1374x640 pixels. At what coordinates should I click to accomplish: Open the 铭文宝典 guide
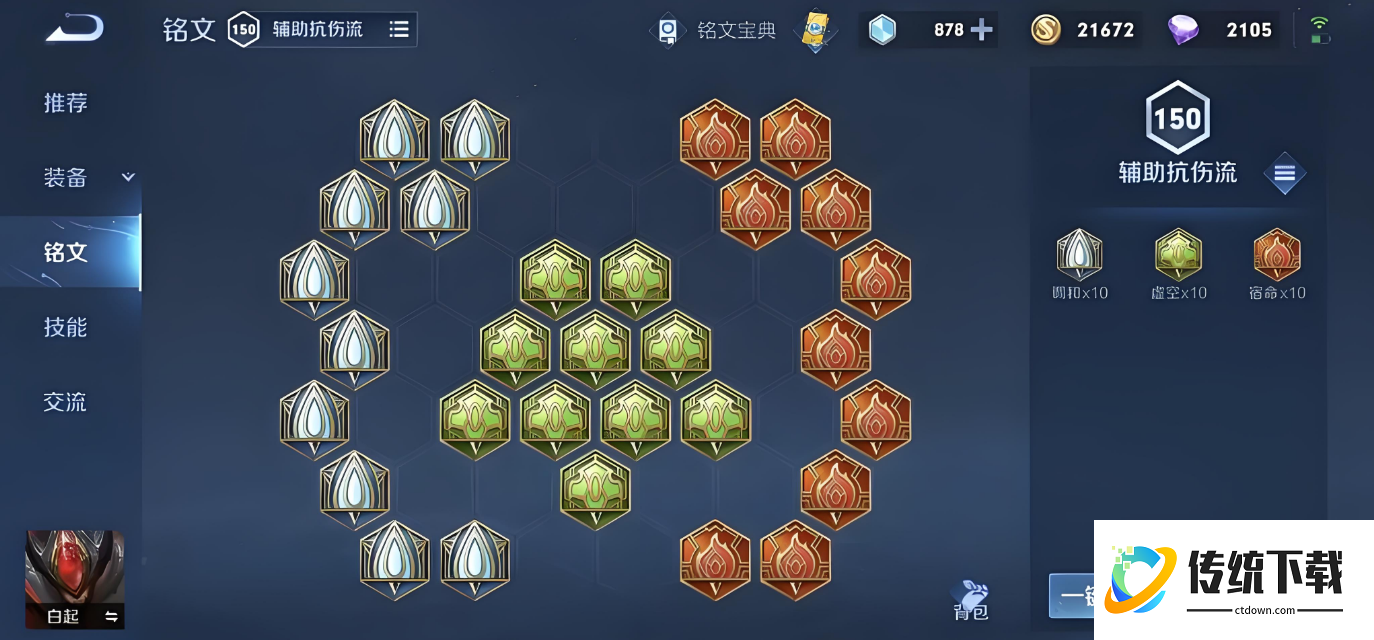tap(716, 30)
